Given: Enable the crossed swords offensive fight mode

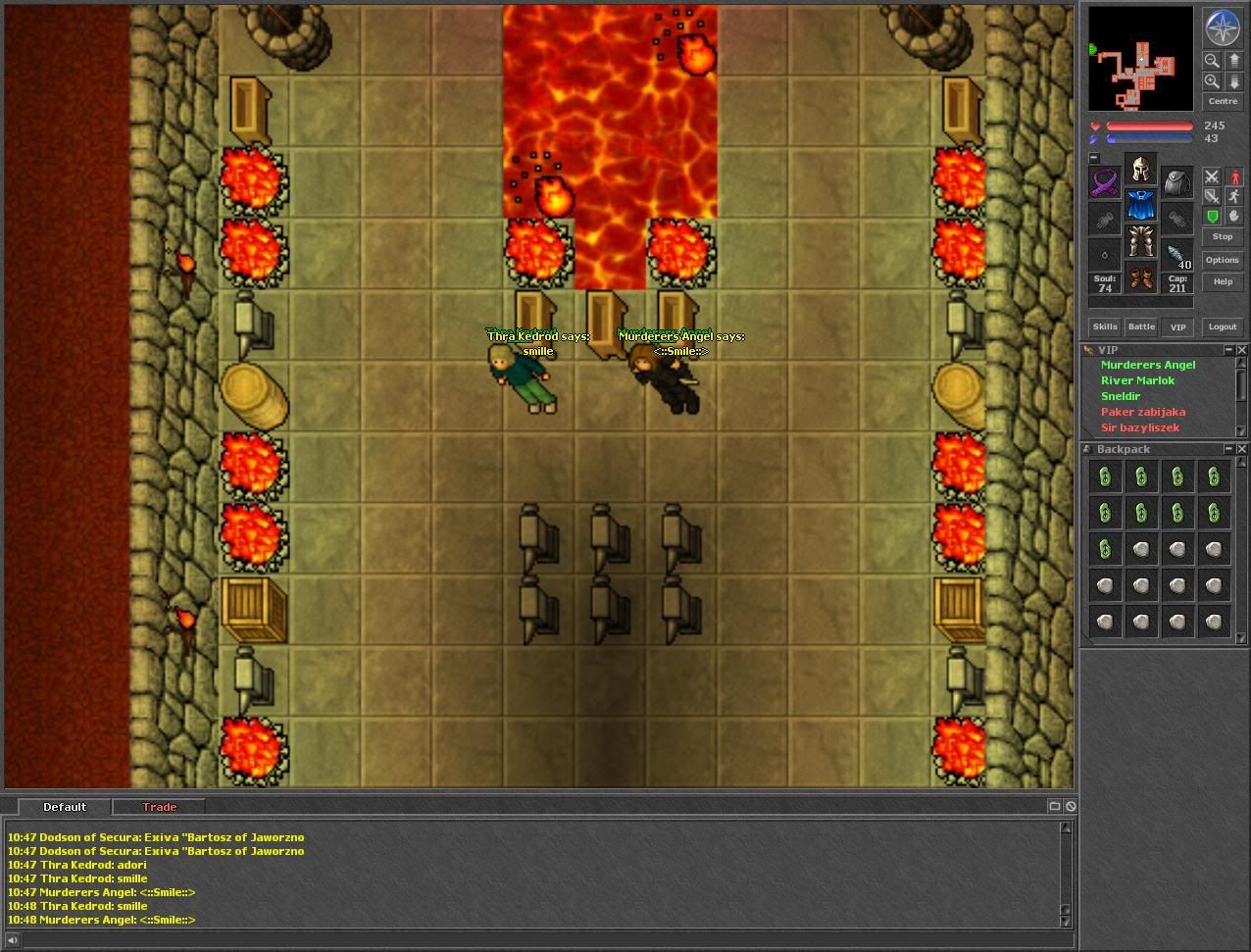Looking at the screenshot, I should tap(1212, 176).
